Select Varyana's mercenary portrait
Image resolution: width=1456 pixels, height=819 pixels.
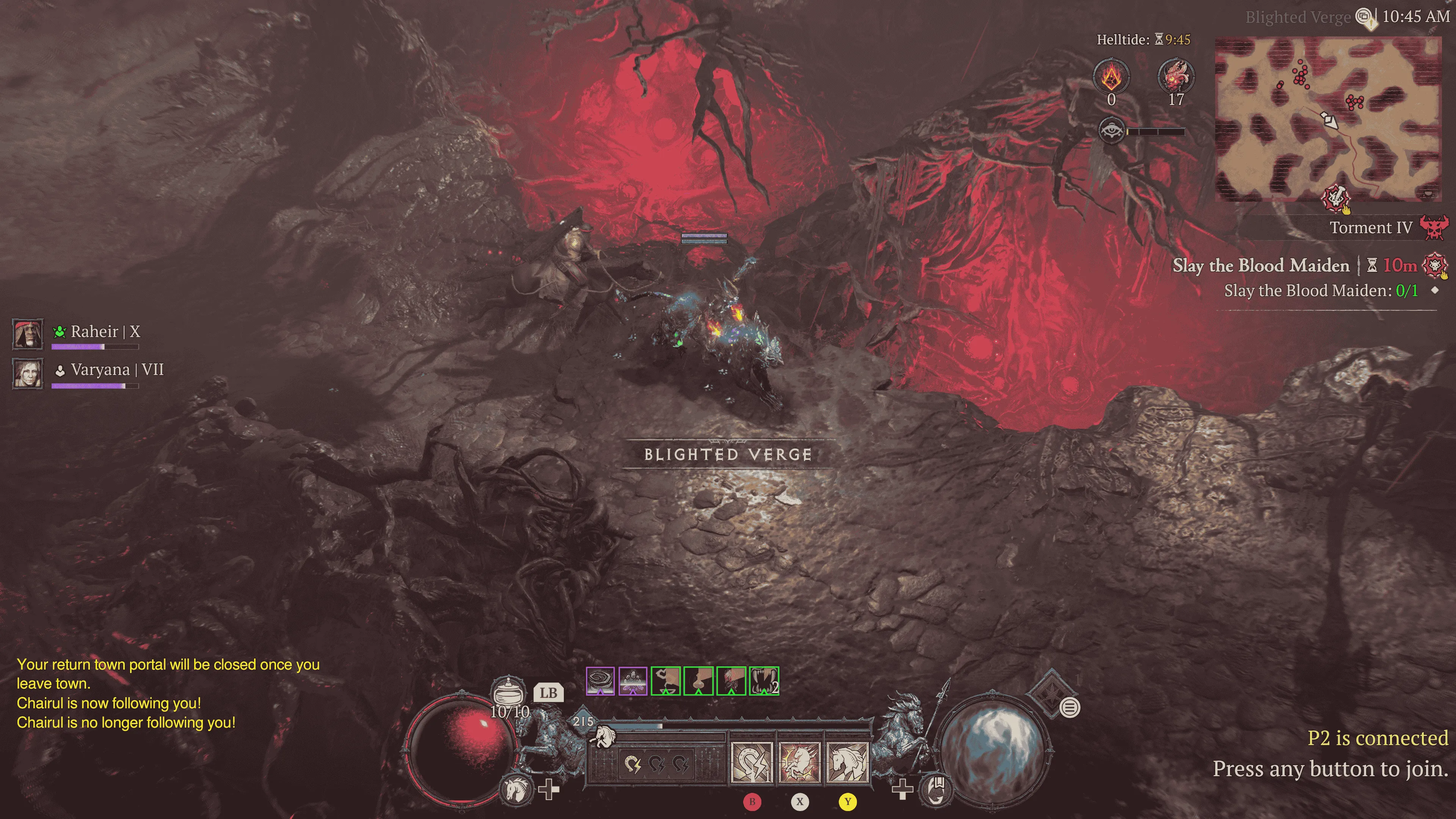pos(28,372)
